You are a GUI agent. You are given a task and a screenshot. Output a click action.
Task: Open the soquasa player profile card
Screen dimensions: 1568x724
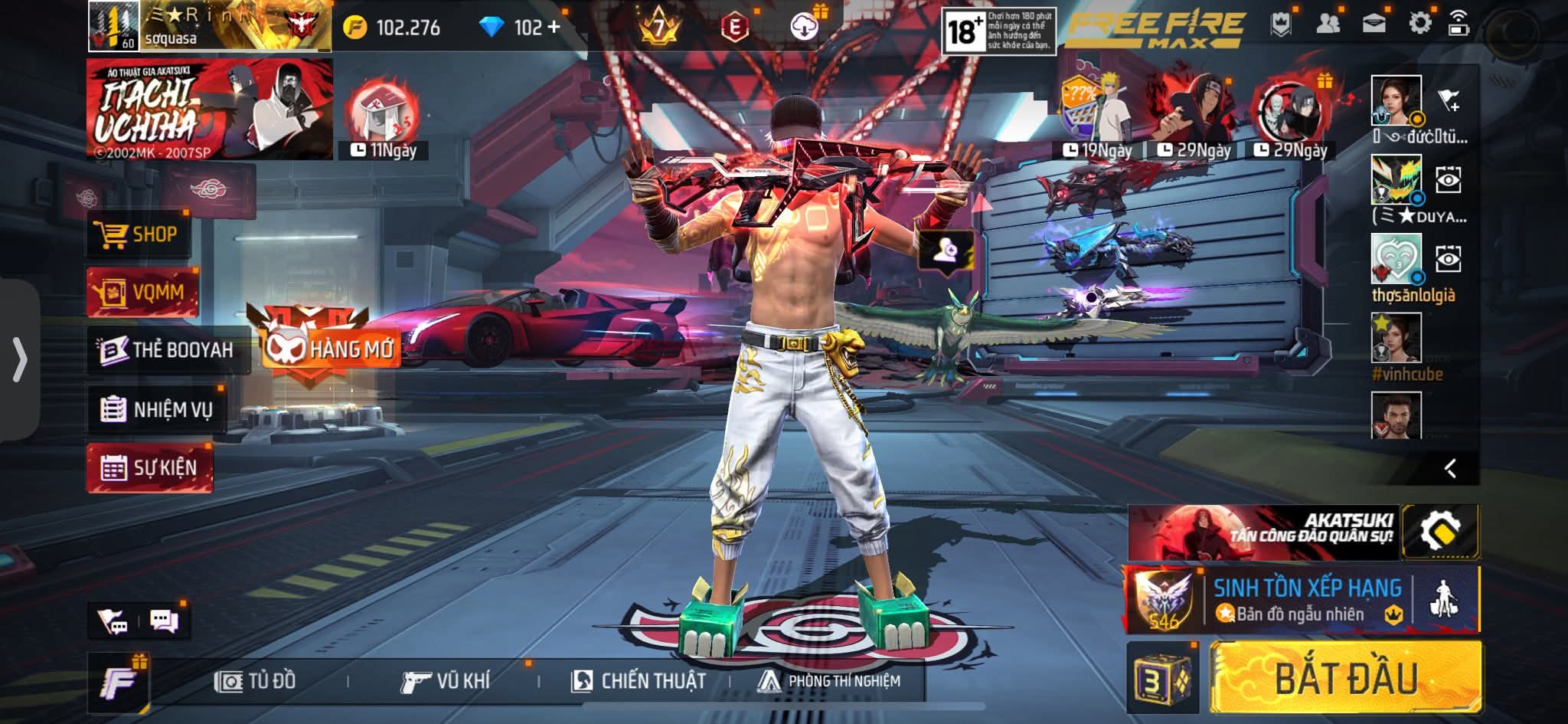(x=210, y=27)
